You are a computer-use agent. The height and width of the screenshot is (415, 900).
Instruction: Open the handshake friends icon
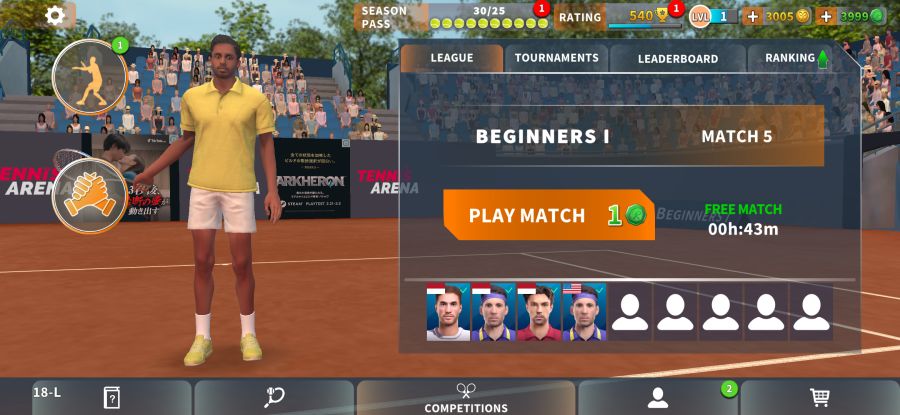pos(89,195)
